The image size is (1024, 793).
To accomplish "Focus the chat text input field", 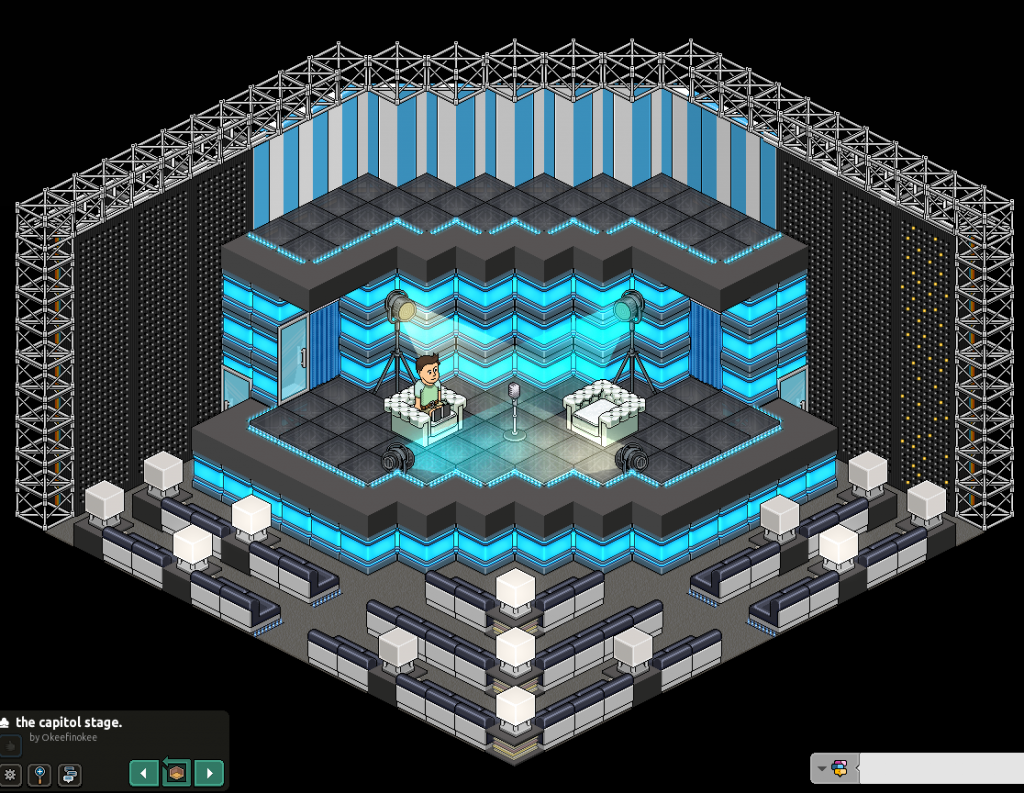I will coord(940,768).
